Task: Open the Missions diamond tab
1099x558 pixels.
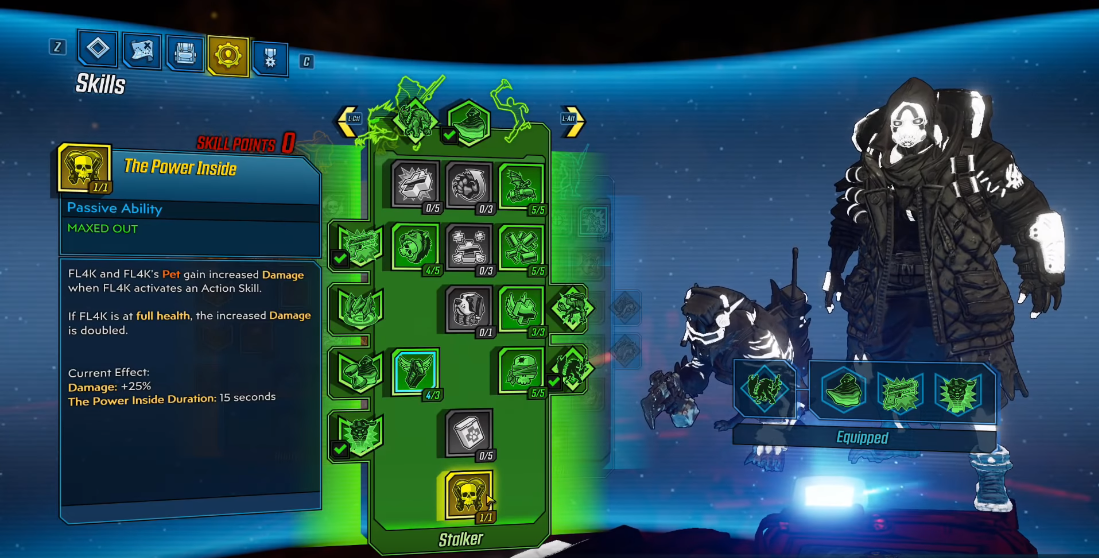Action: coord(97,49)
